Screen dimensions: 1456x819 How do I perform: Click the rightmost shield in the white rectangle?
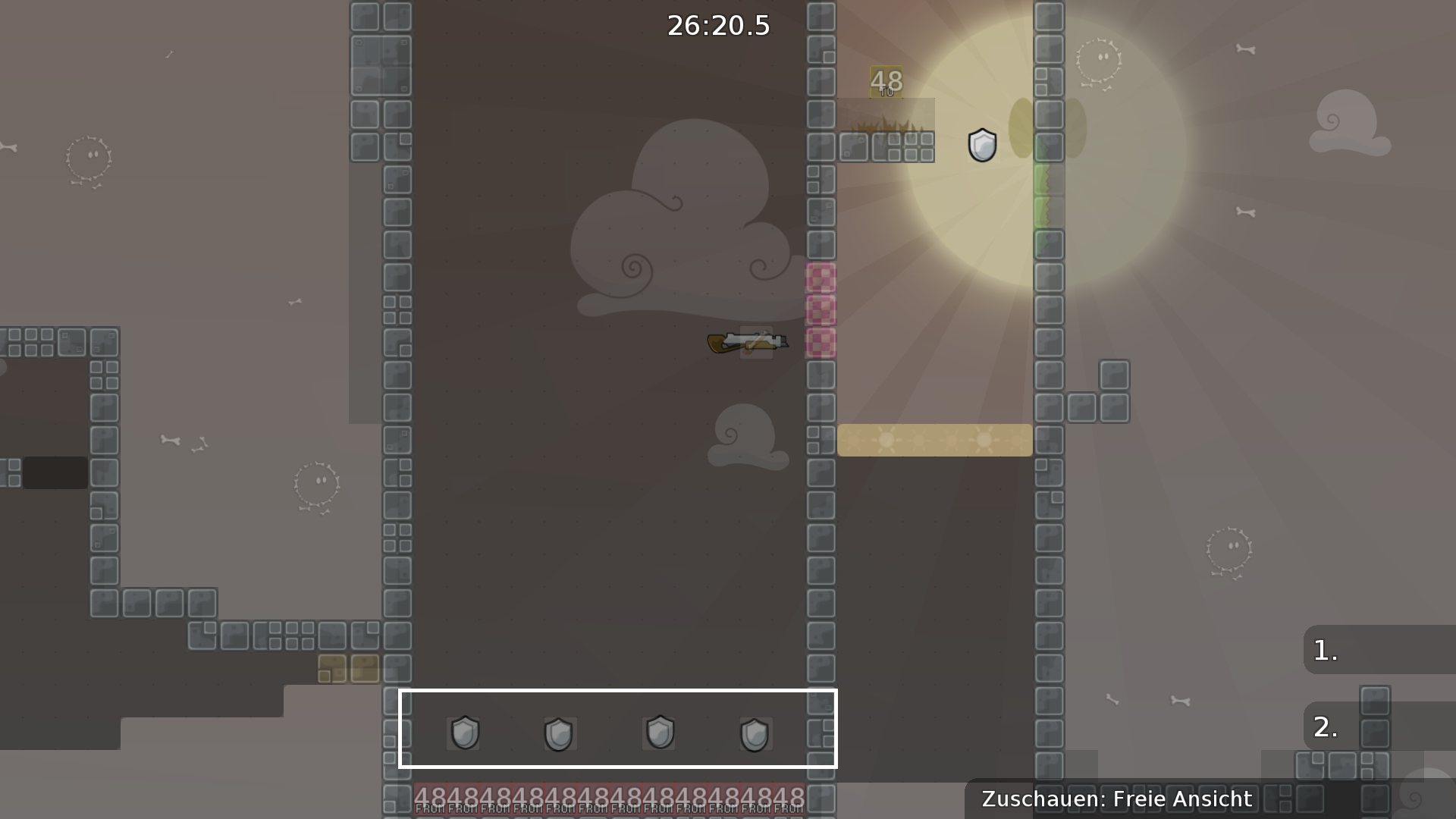pos(755,732)
